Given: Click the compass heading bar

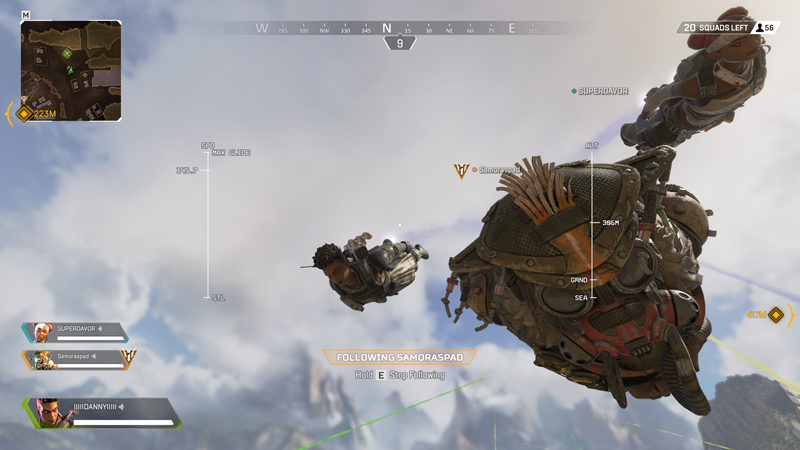Looking at the screenshot, I should click(400, 29).
